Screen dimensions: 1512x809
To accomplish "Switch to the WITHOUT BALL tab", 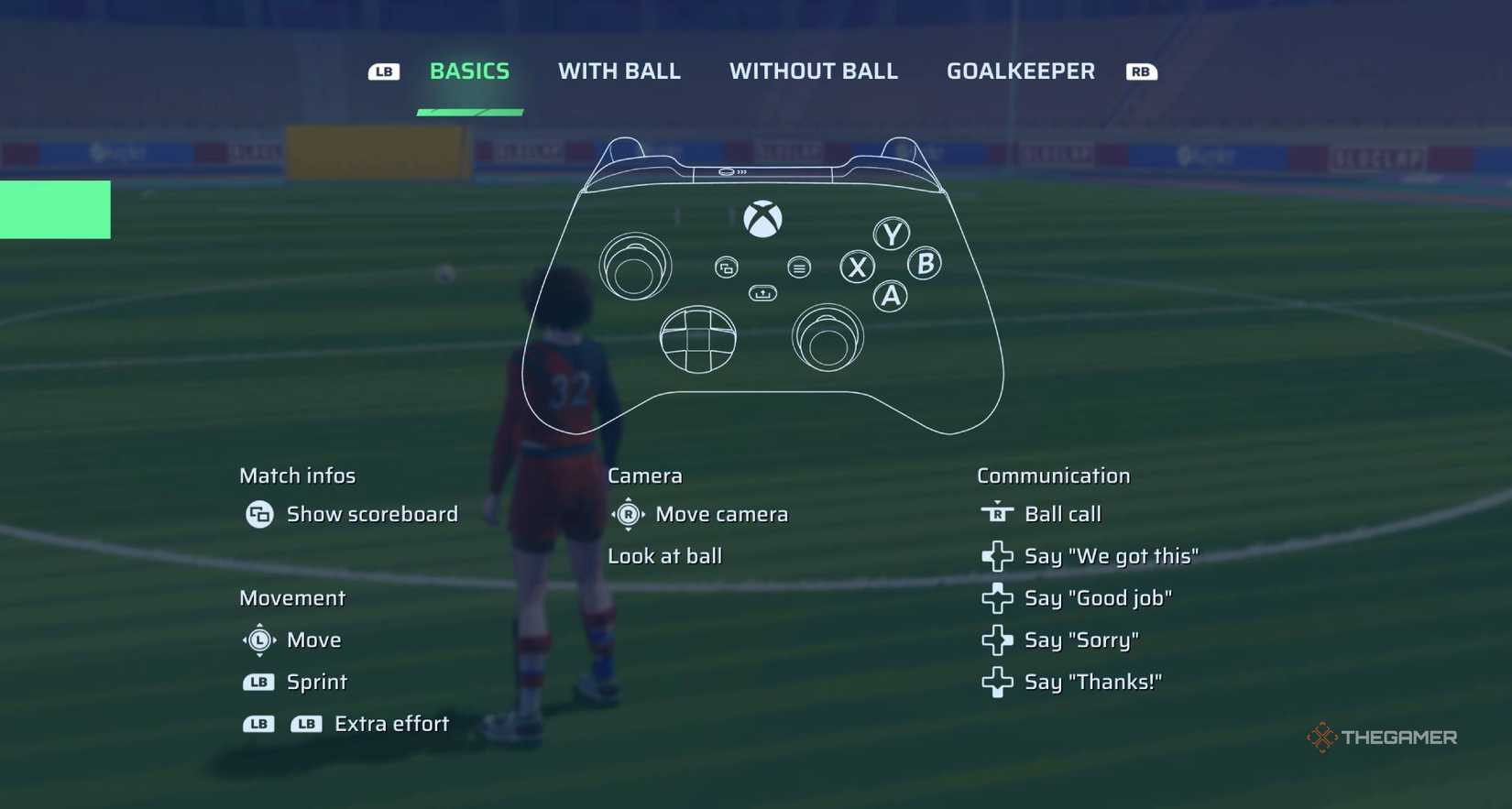I will 812,71.
